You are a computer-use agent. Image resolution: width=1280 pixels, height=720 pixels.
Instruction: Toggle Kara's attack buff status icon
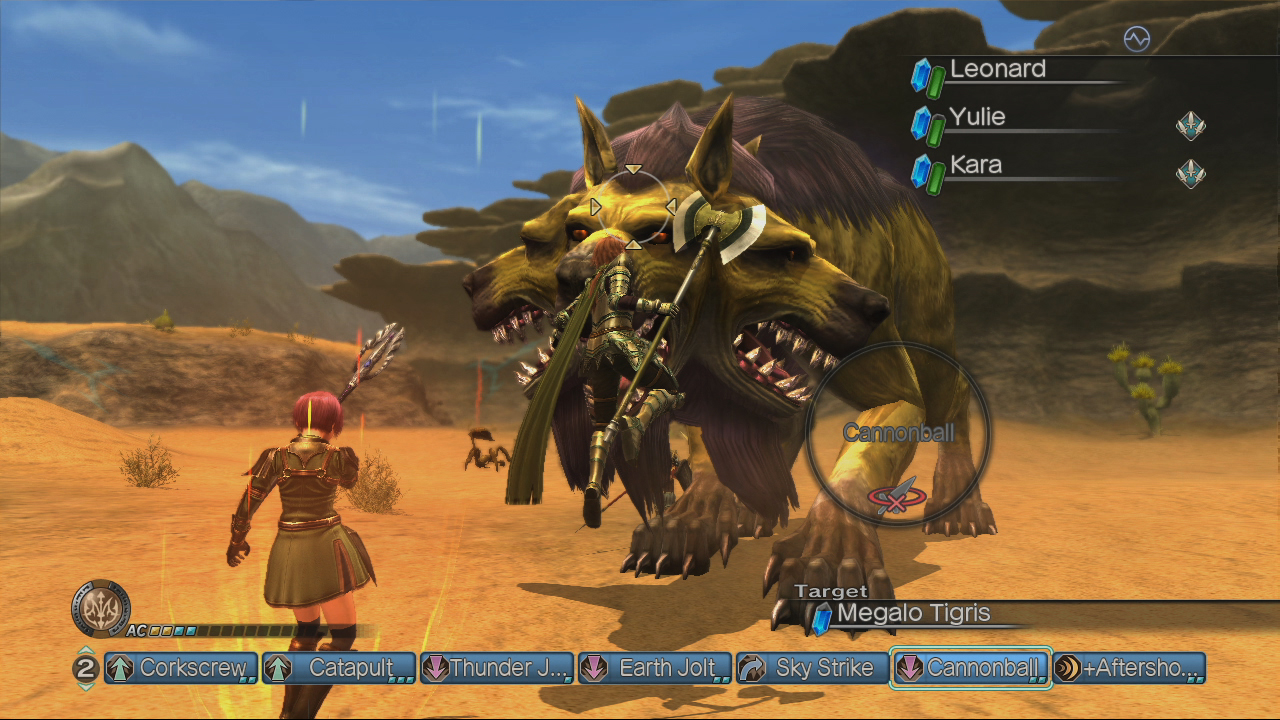click(x=1190, y=175)
